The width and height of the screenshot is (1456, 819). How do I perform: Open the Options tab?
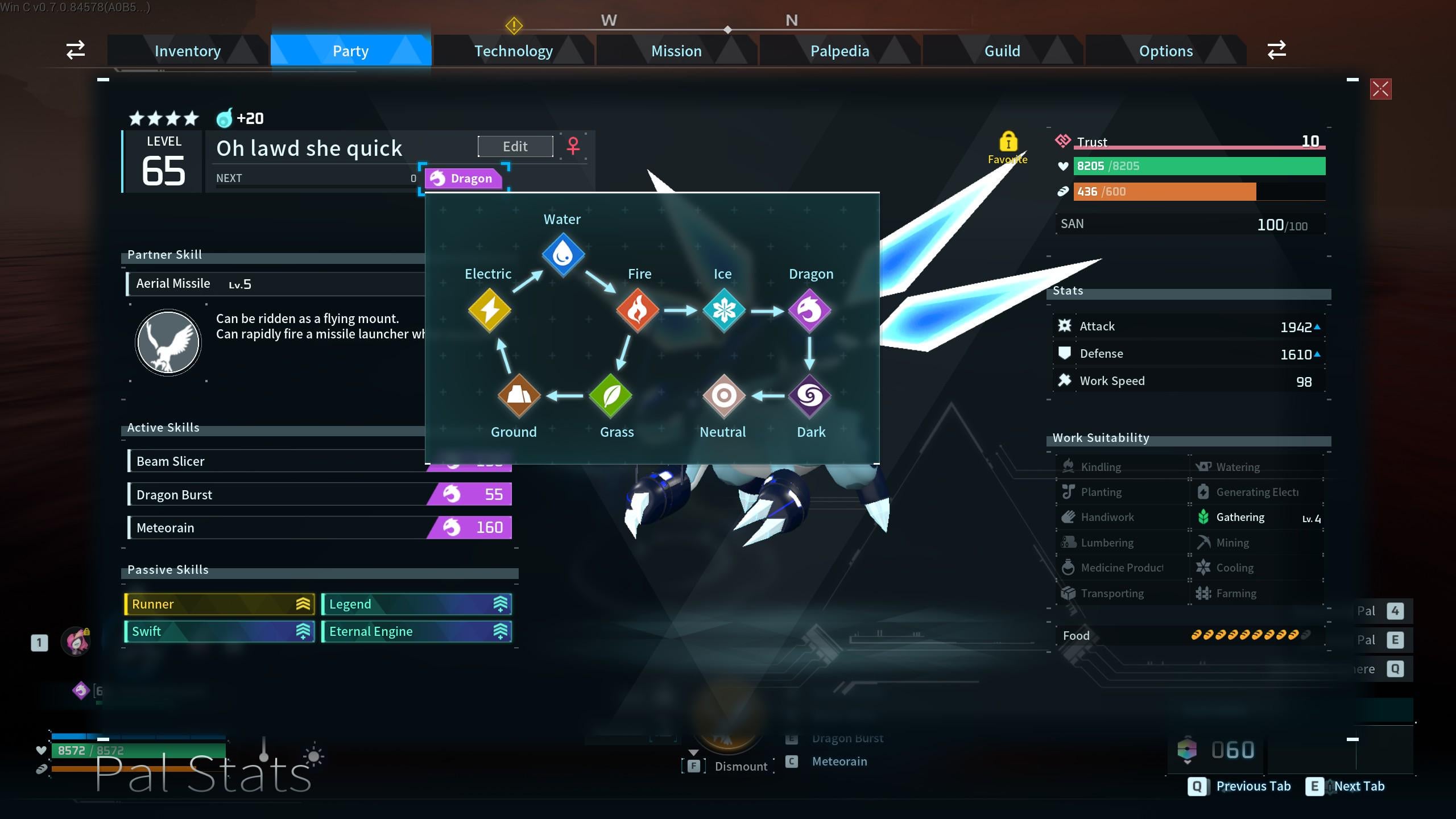[1165, 51]
